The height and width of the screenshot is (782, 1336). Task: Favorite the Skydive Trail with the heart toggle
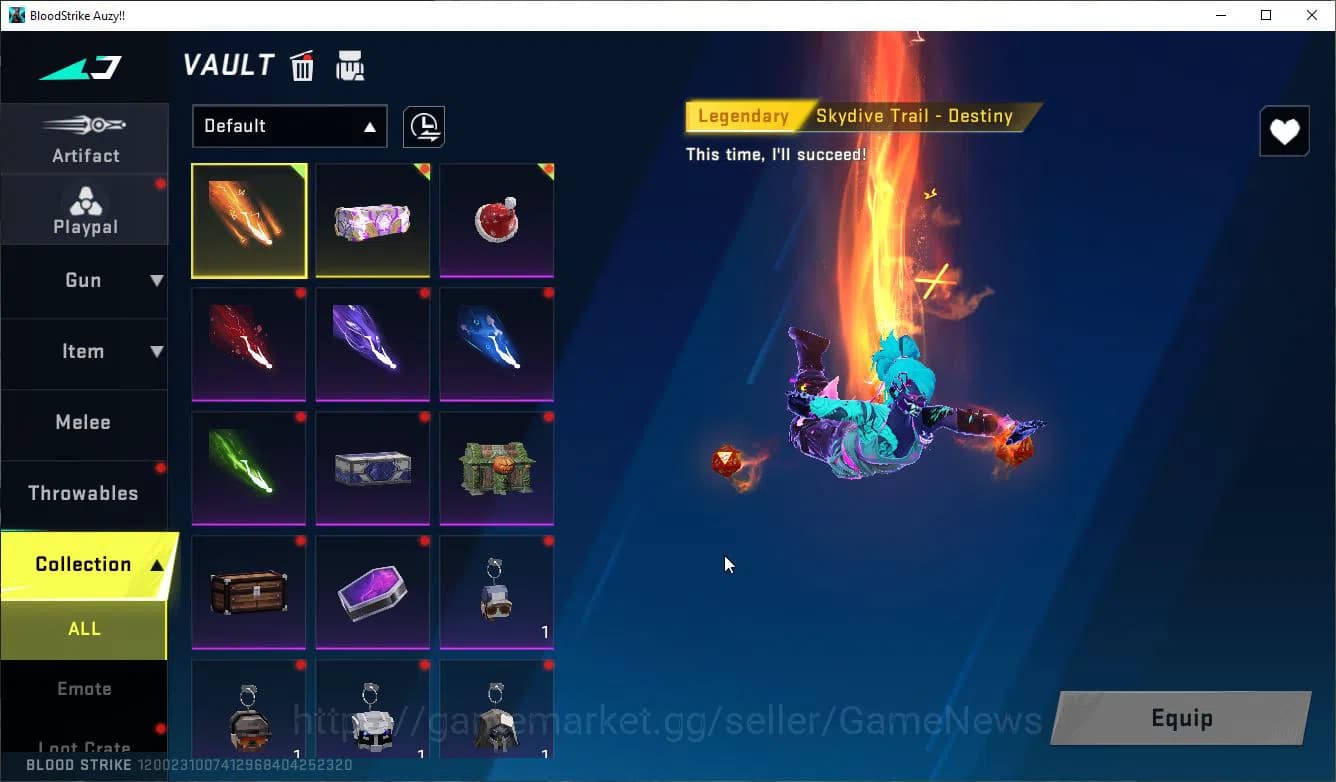1284,131
